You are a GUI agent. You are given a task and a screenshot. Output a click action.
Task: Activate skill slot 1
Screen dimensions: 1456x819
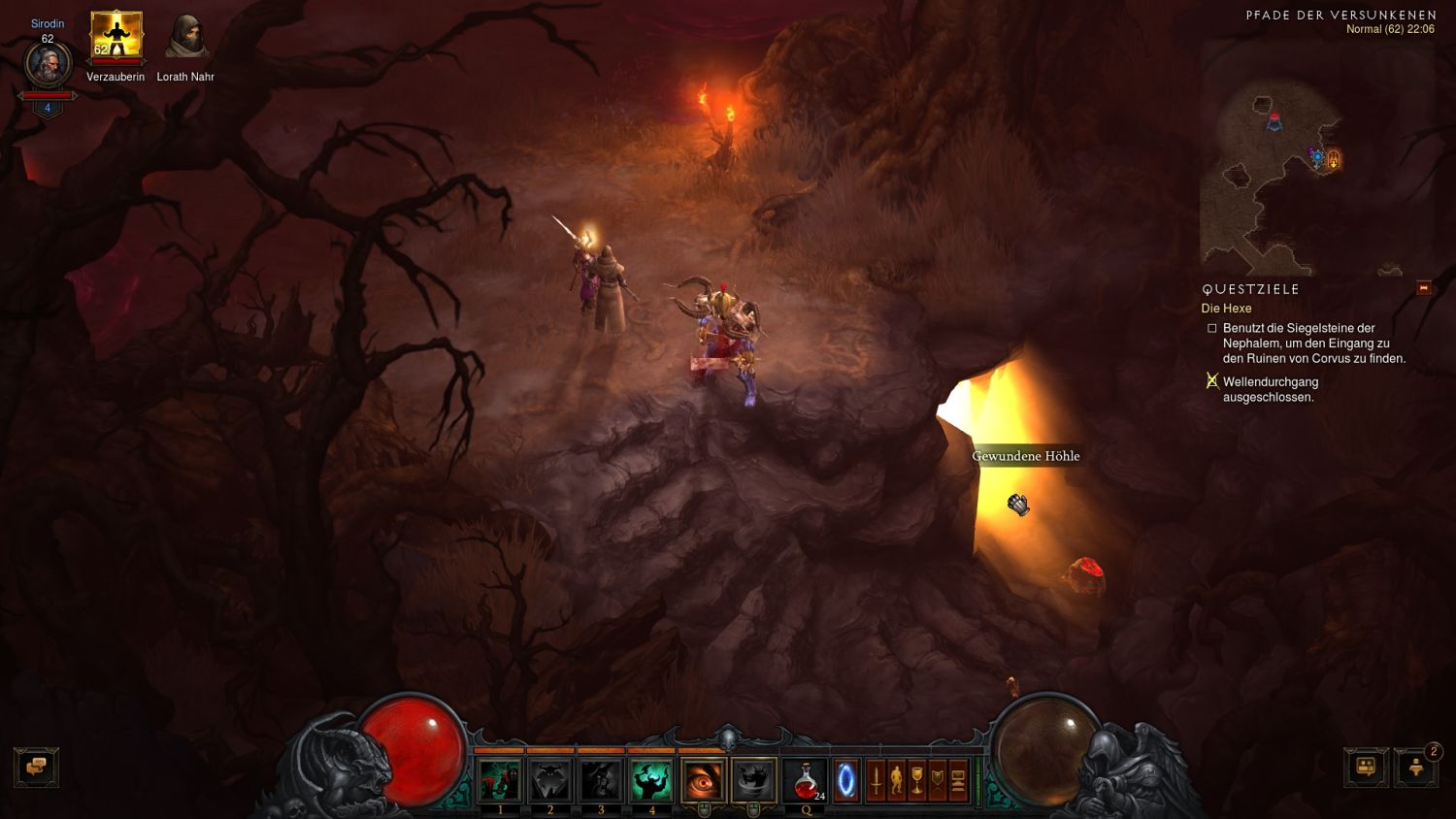click(x=500, y=780)
